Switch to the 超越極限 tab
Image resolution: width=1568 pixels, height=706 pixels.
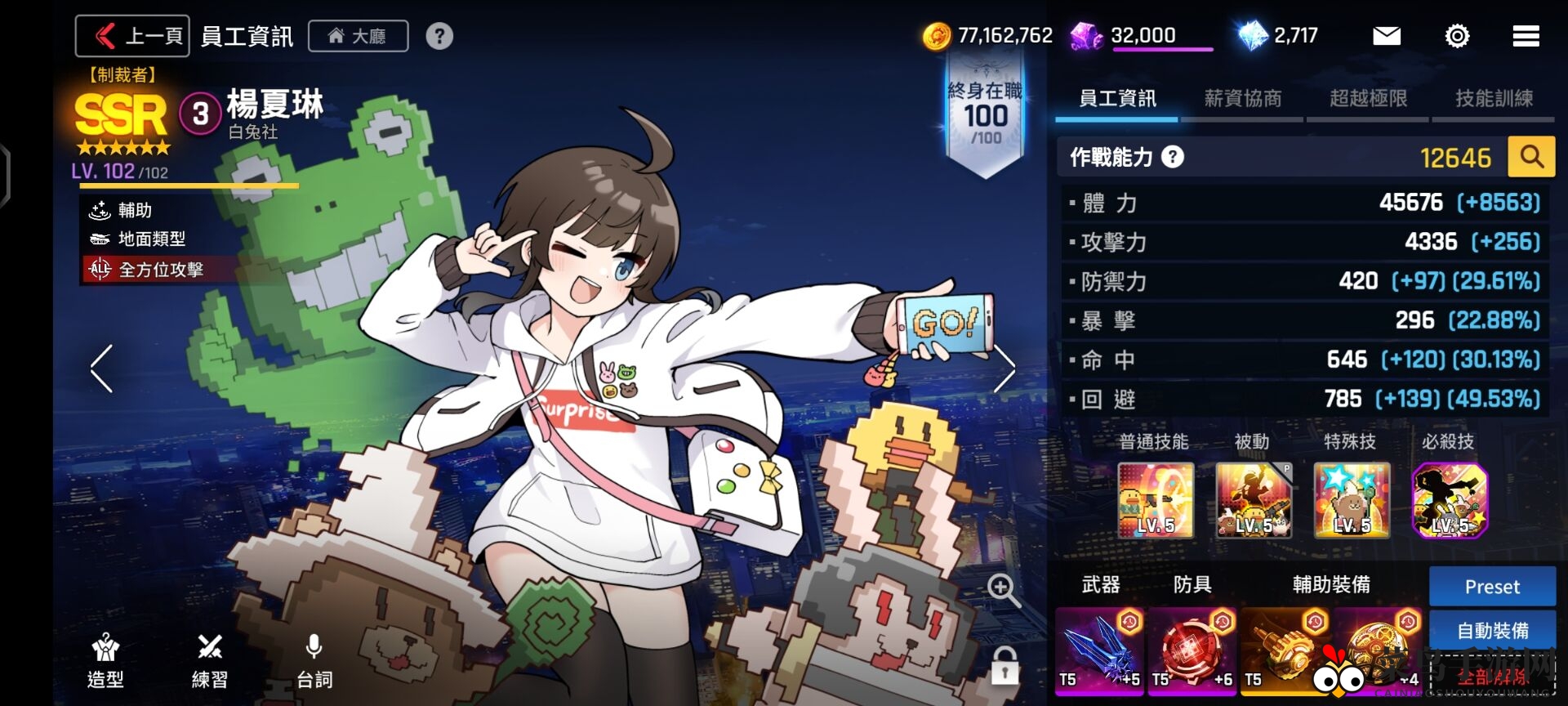click(x=1368, y=99)
